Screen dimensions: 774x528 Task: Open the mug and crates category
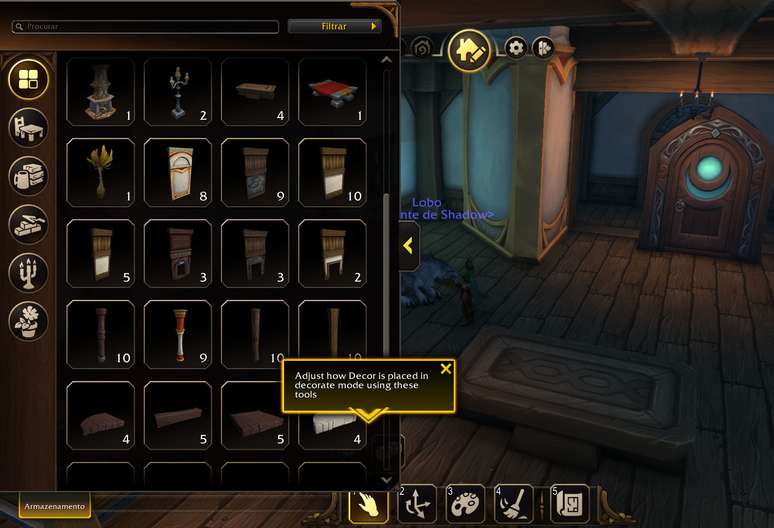click(x=28, y=176)
